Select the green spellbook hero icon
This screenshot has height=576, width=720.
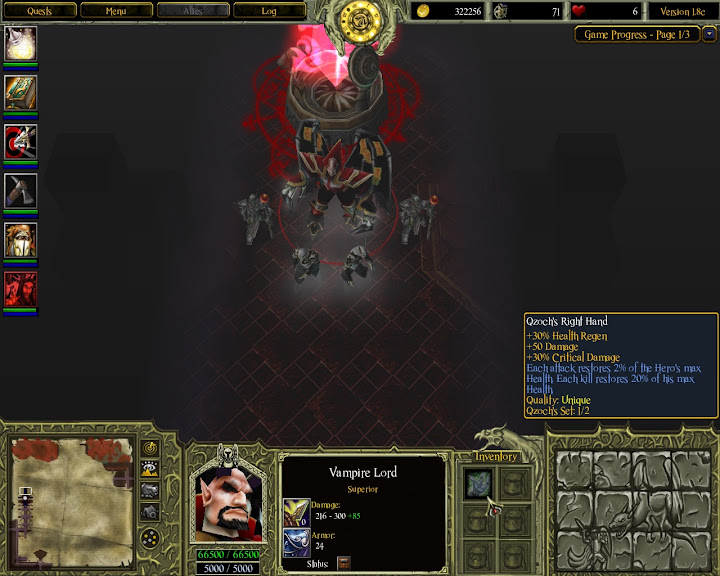21,92
